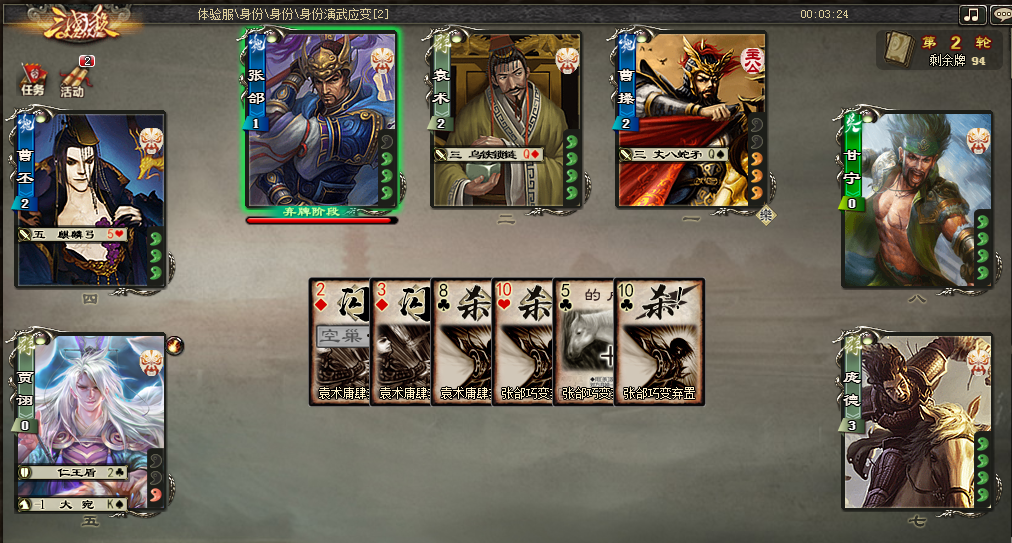The height and width of the screenshot is (543, 1012).
Task: Open the 任务 quest flag icon
Action: [33, 78]
